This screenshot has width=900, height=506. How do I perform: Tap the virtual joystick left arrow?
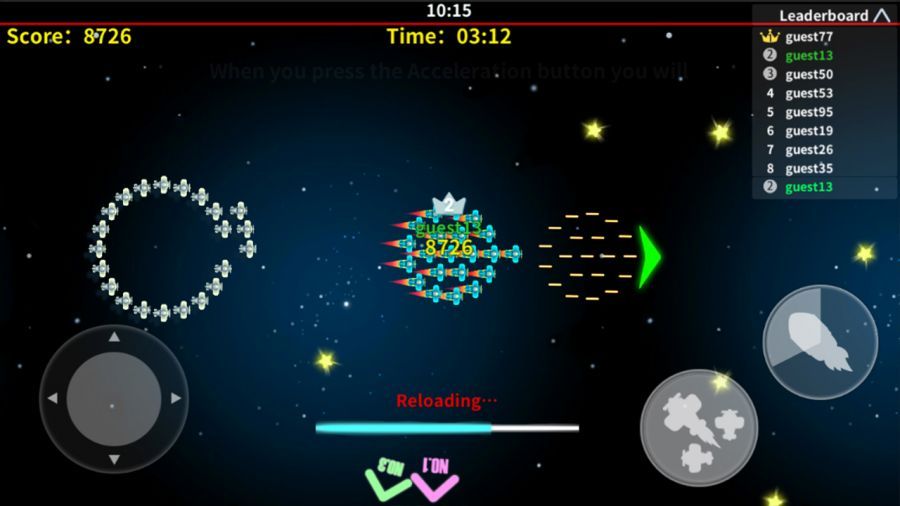(52, 398)
